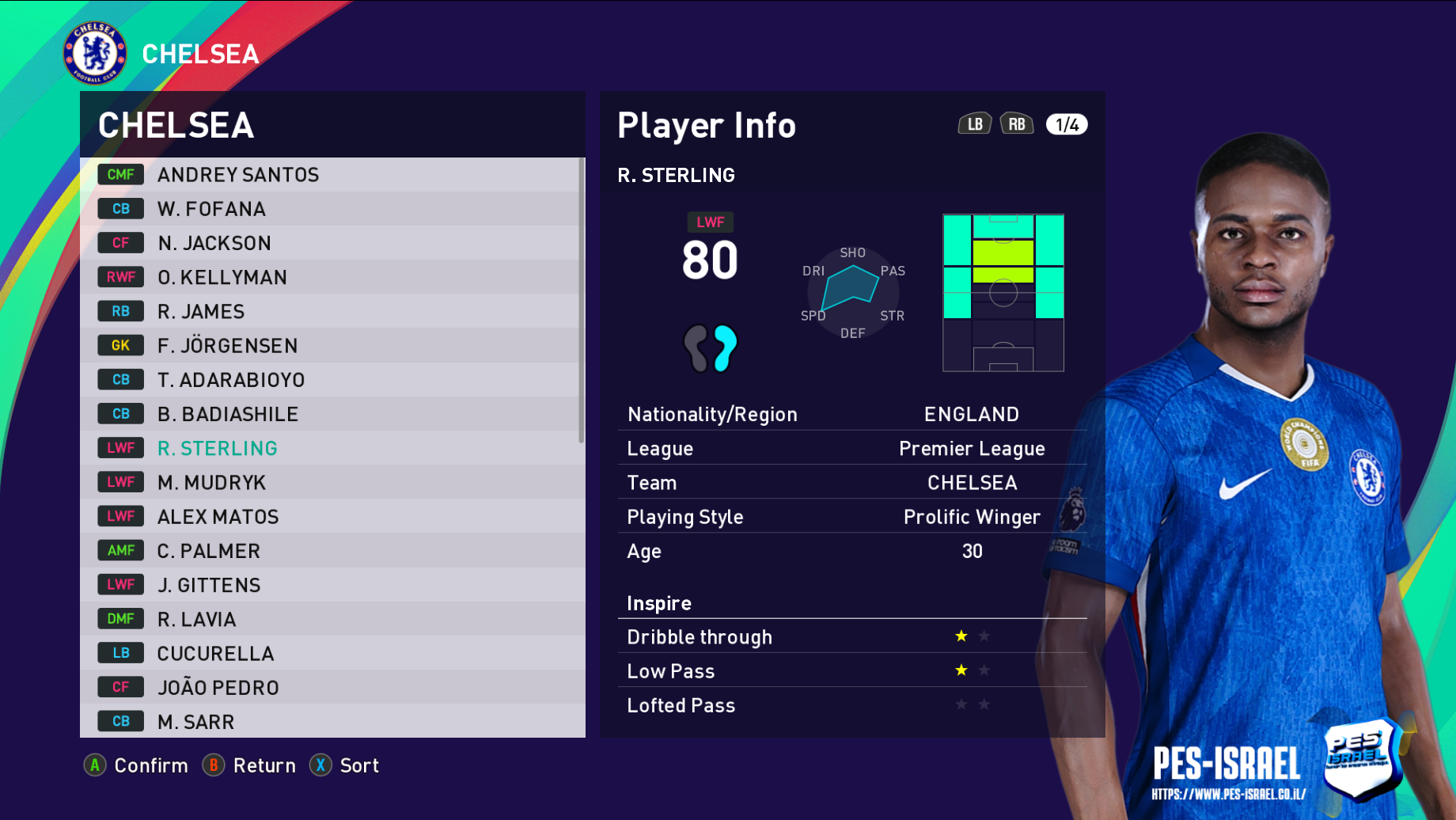Select goalkeeper F. Jörgensen
The image size is (1456, 820).
227,346
